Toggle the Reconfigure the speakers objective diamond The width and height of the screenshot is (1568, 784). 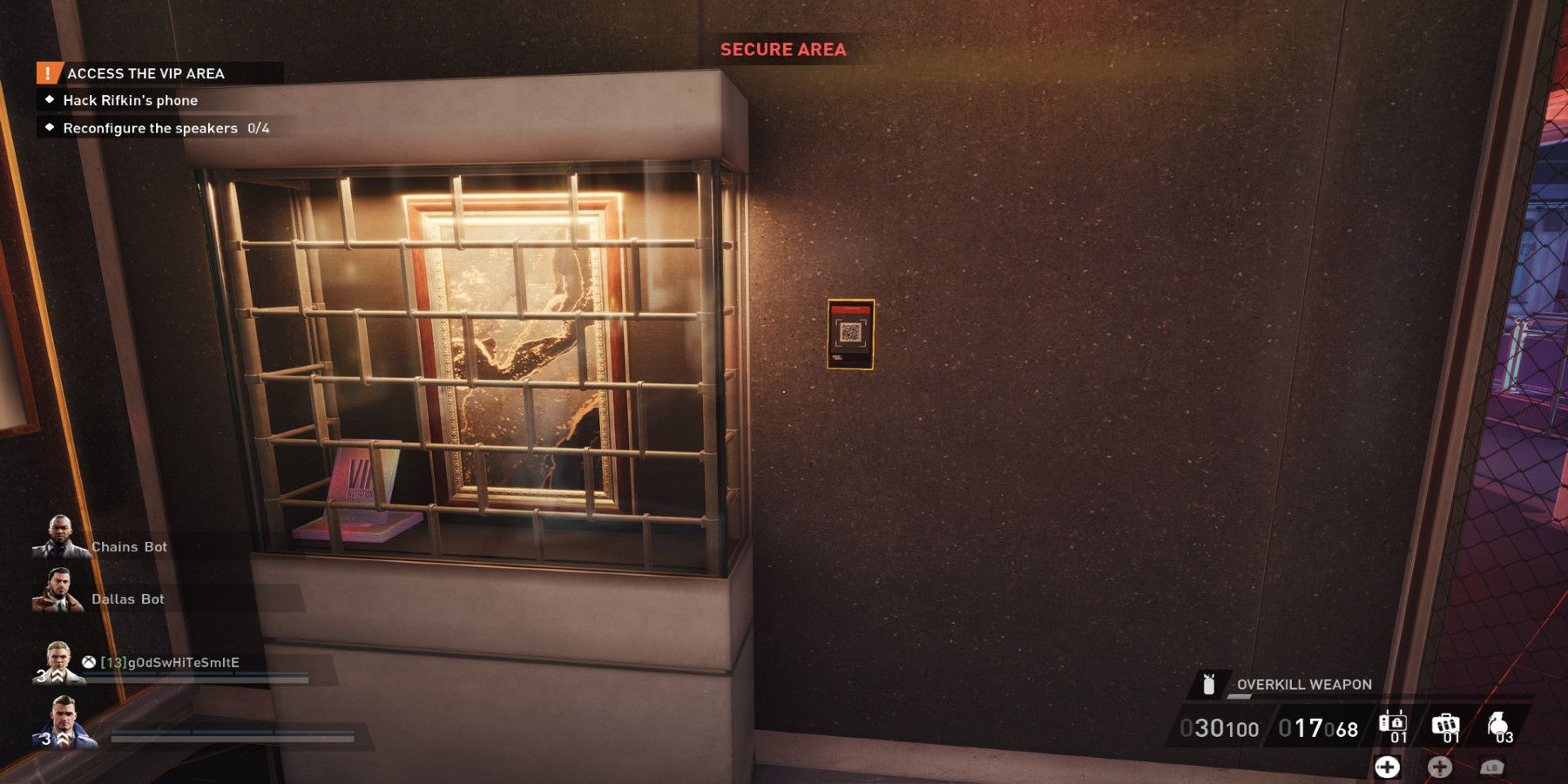click(x=49, y=127)
